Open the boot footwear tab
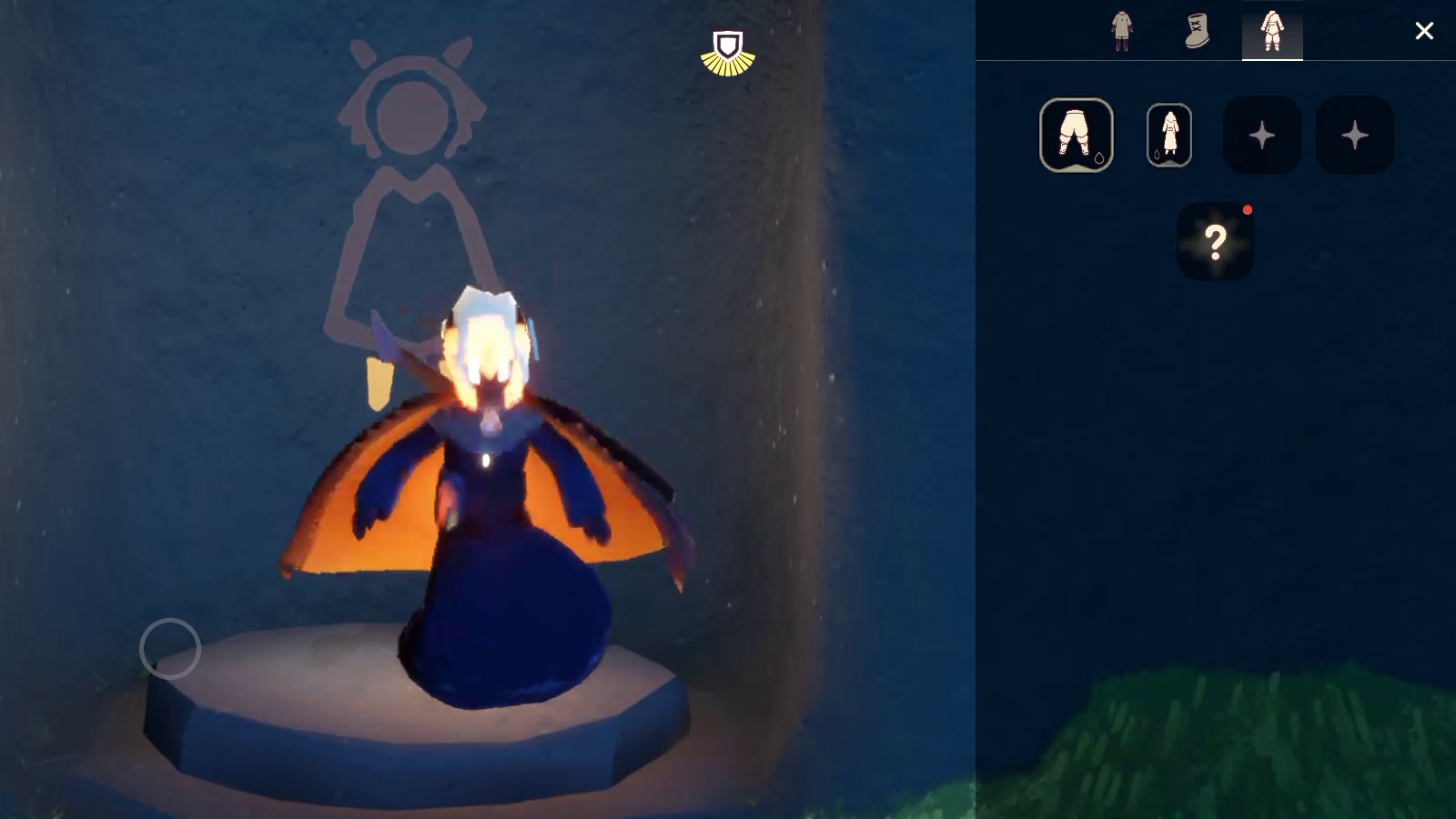Screen dimensions: 1456x819 (x=1197, y=31)
